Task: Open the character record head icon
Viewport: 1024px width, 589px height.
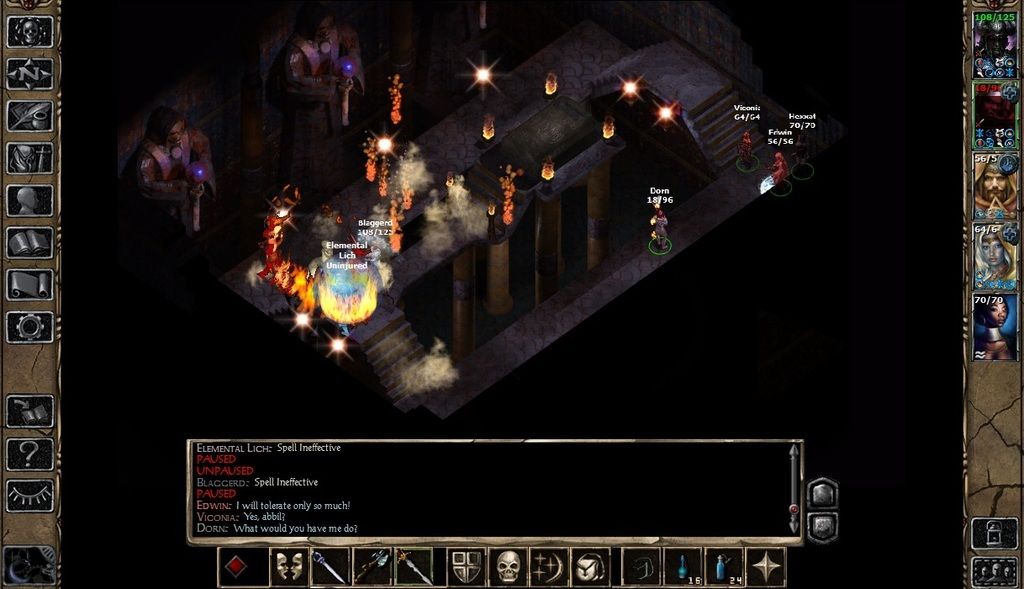Action: click(x=30, y=200)
